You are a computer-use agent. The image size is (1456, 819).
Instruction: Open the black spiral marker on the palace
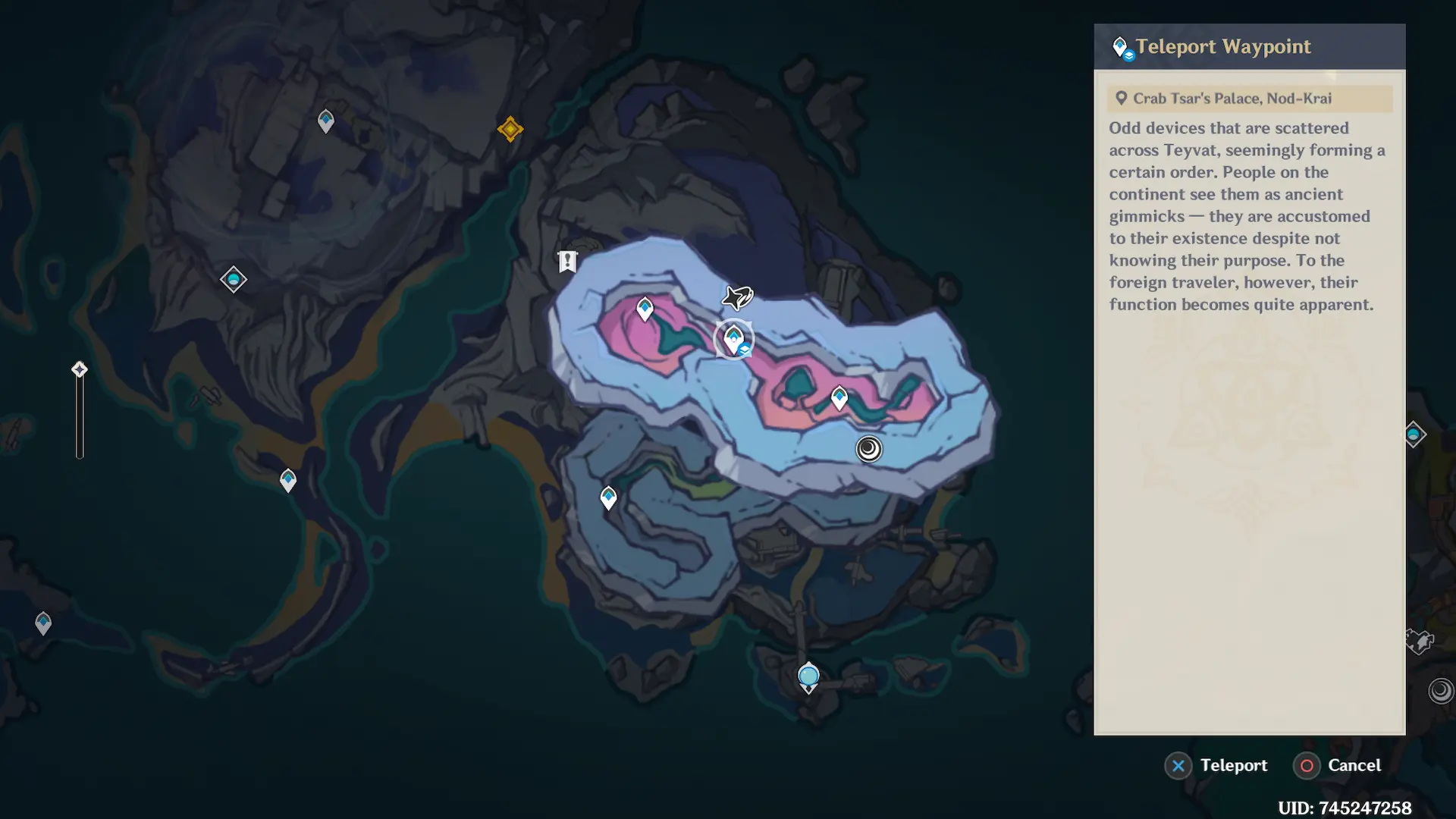point(869,449)
